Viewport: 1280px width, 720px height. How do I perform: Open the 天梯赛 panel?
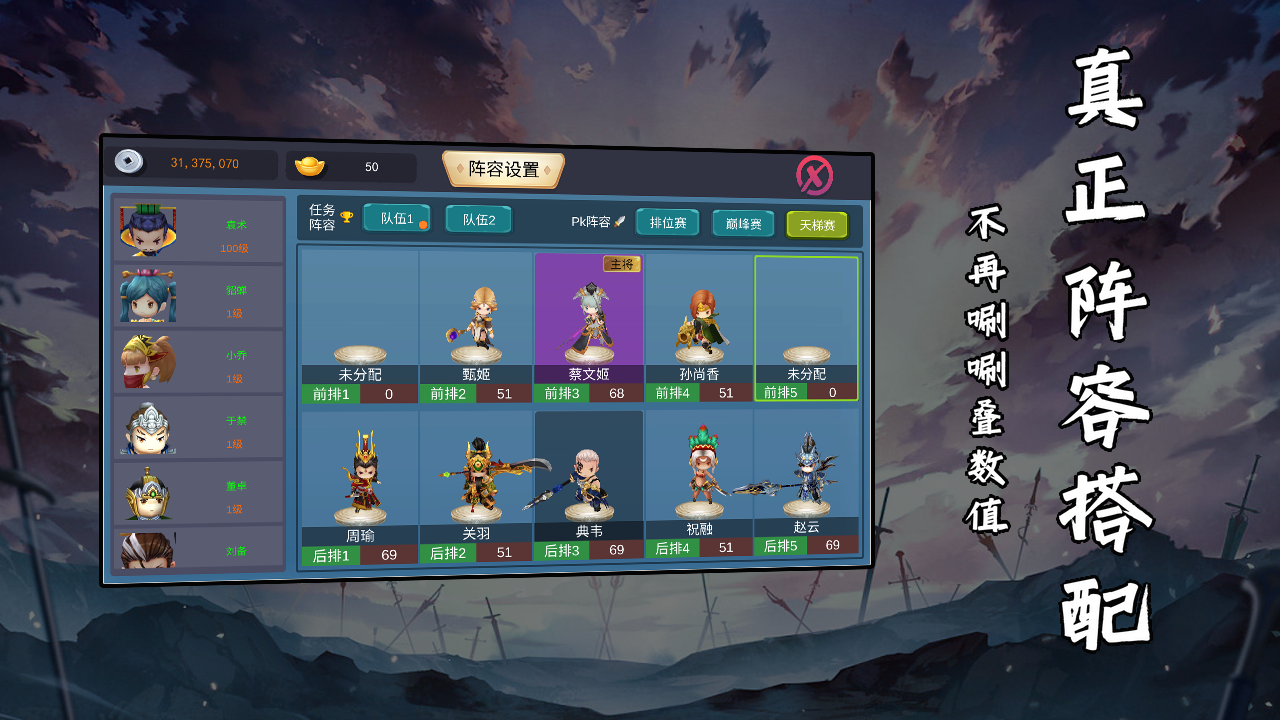pyautogui.click(x=817, y=225)
